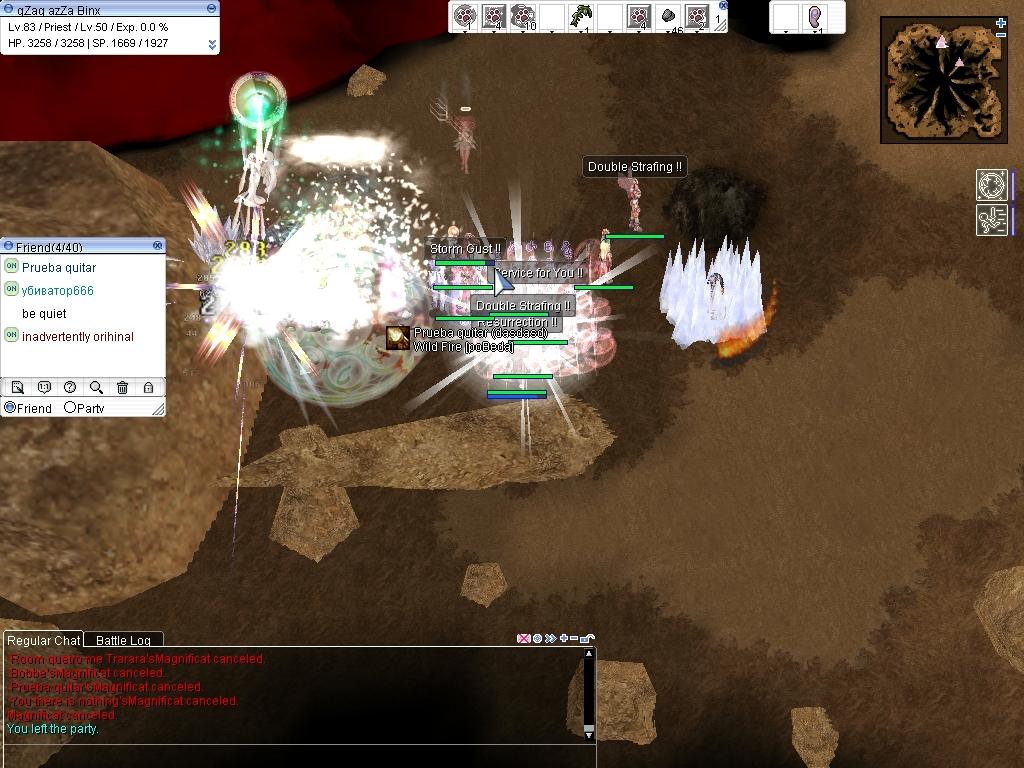Close the Friend list window
Image resolution: width=1024 pixels, height=768 pixels.
coord(158,246)
